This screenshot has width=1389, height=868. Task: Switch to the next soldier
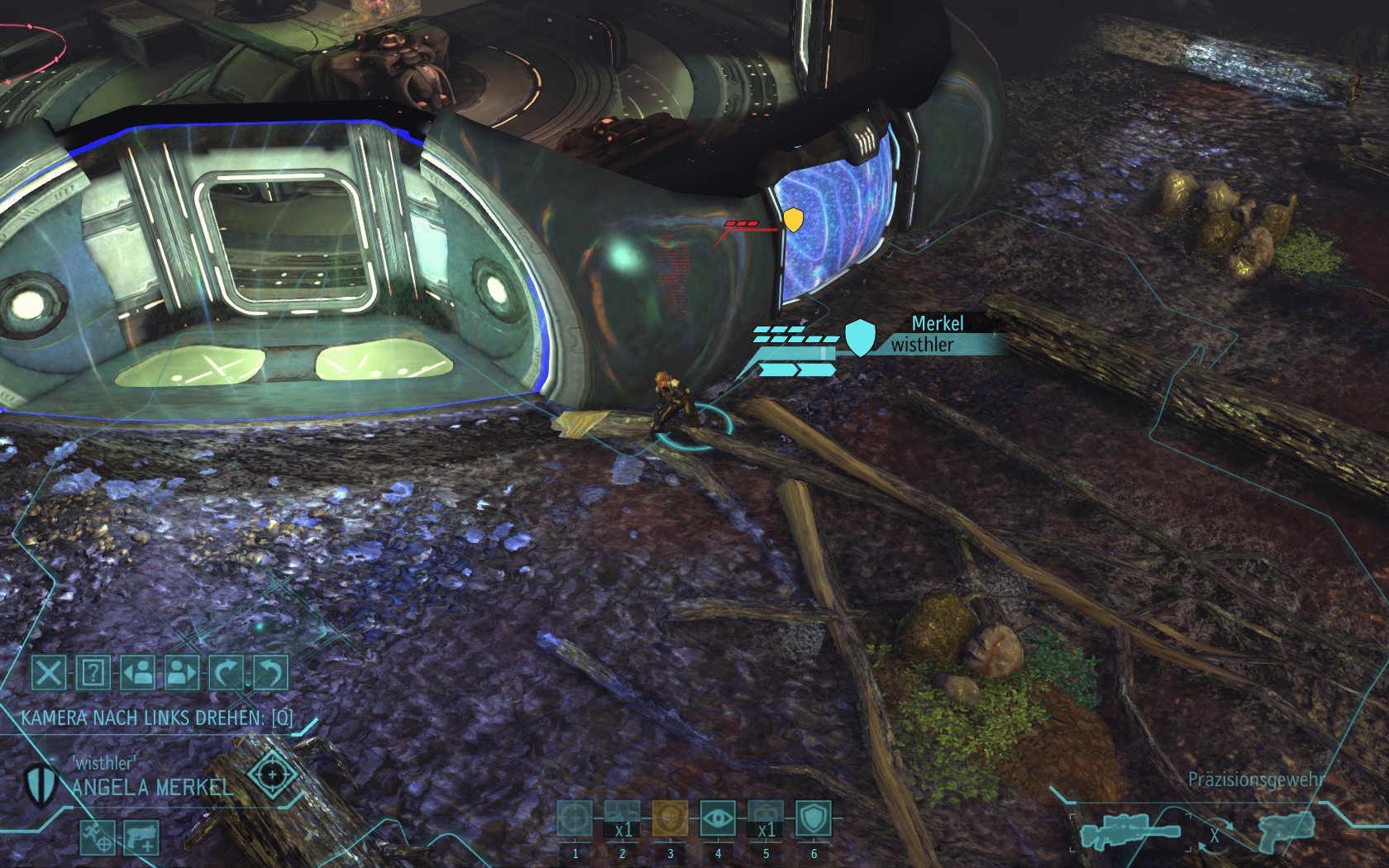(x=182, y=673)
